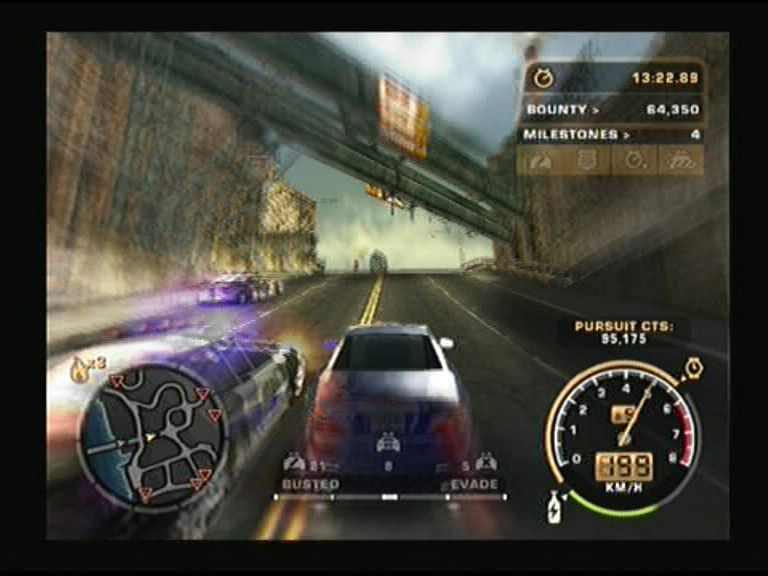
Task: Choose the spike strip milestone icon
Action: pyautogui.click(x=681, y=161)
